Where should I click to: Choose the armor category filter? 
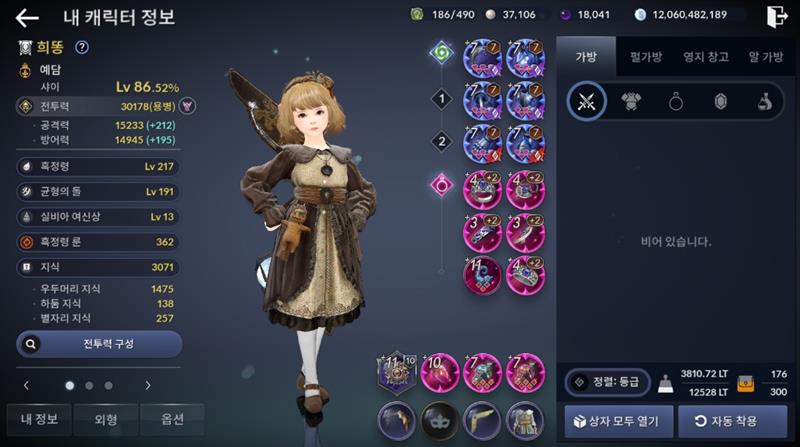tap(631, 101)
